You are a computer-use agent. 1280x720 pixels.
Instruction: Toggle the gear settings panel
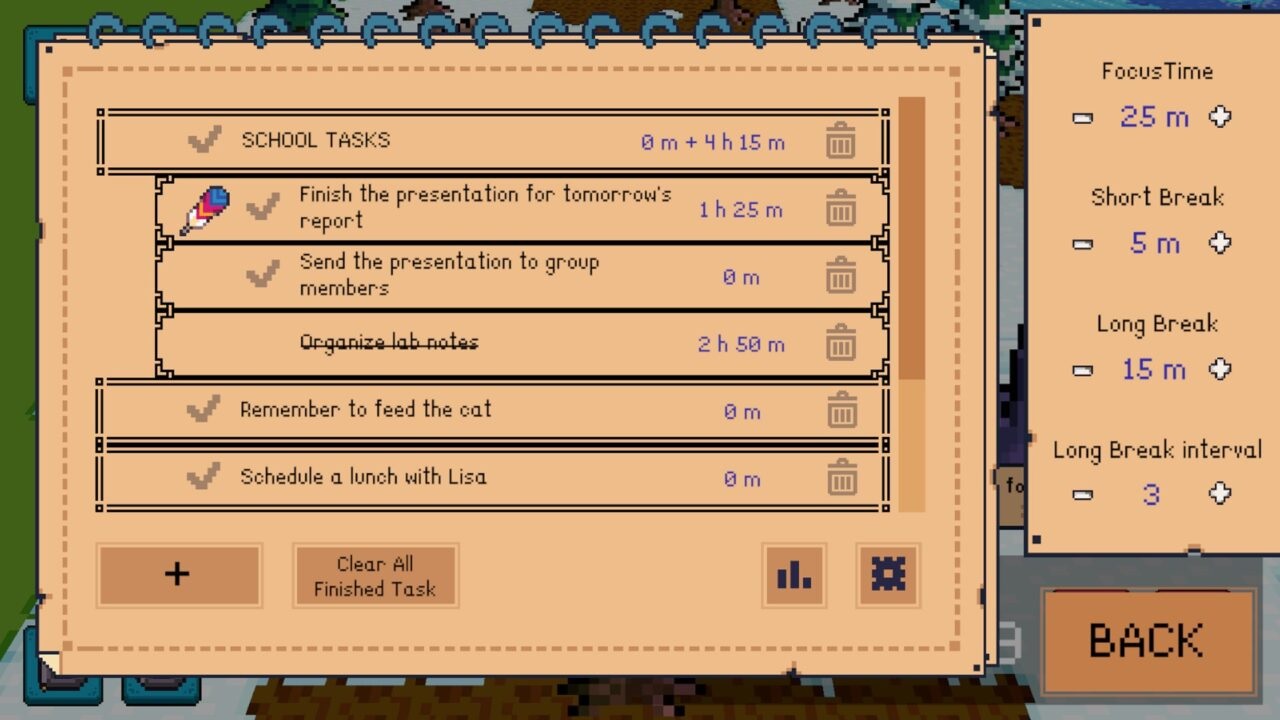tap(887, 575)
